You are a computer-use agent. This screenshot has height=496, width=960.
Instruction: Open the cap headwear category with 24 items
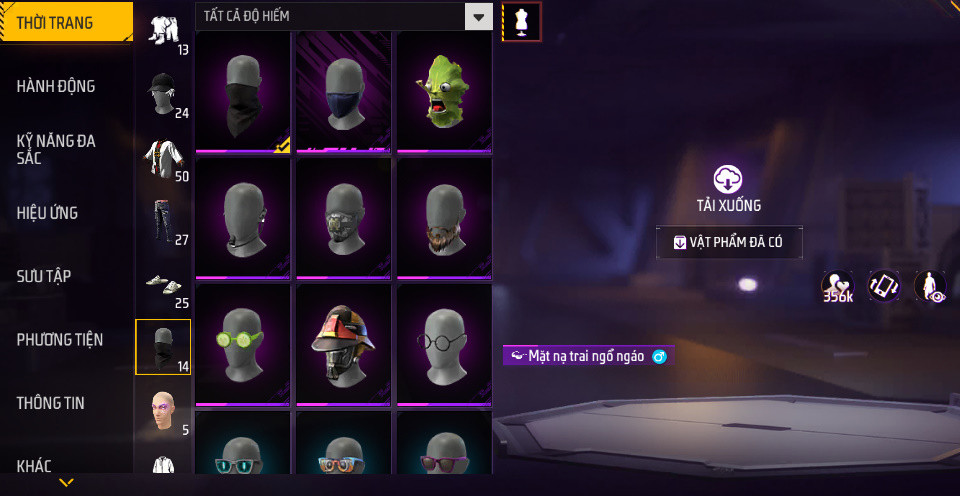point(163,94)
